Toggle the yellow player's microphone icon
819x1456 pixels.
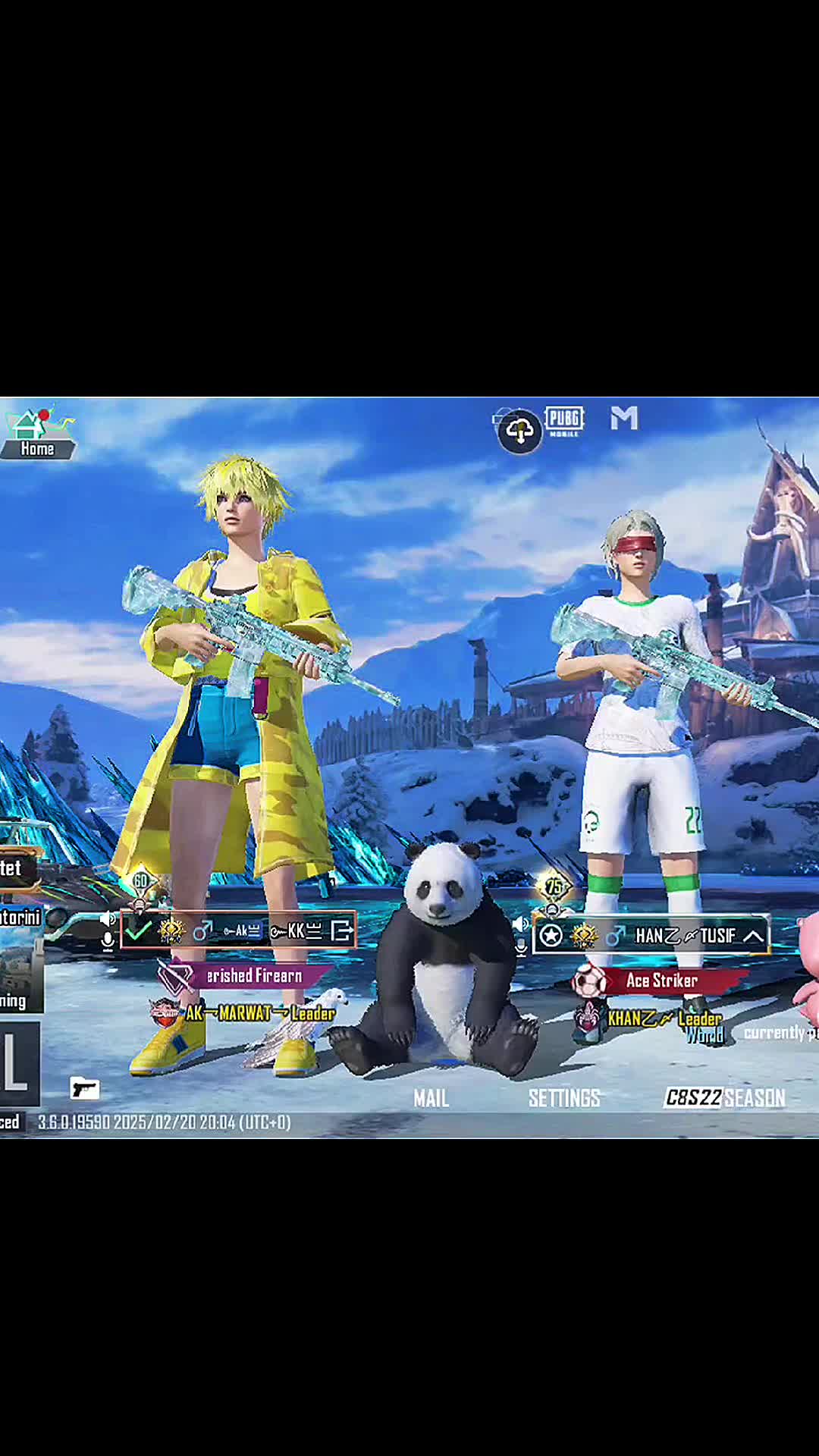108,942
